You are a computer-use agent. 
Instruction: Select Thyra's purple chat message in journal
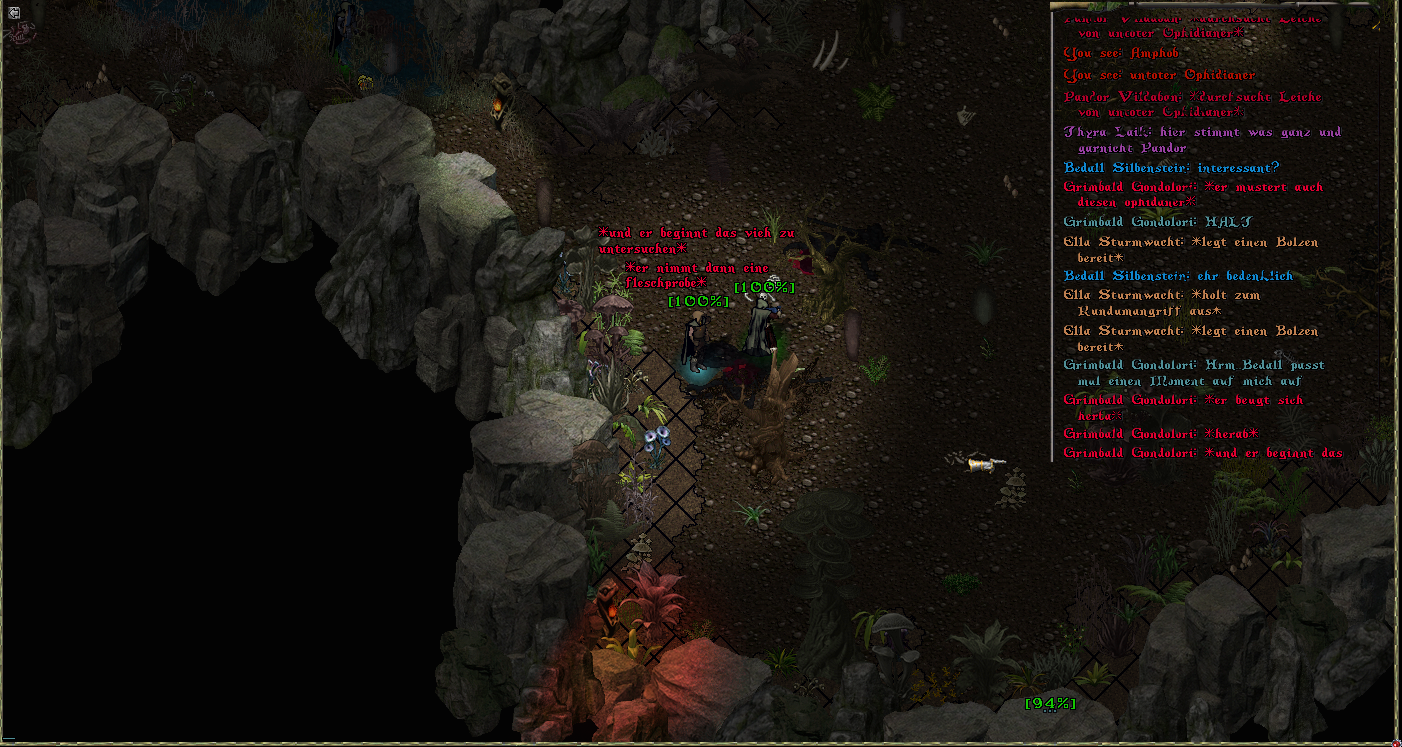[1200, 140]
